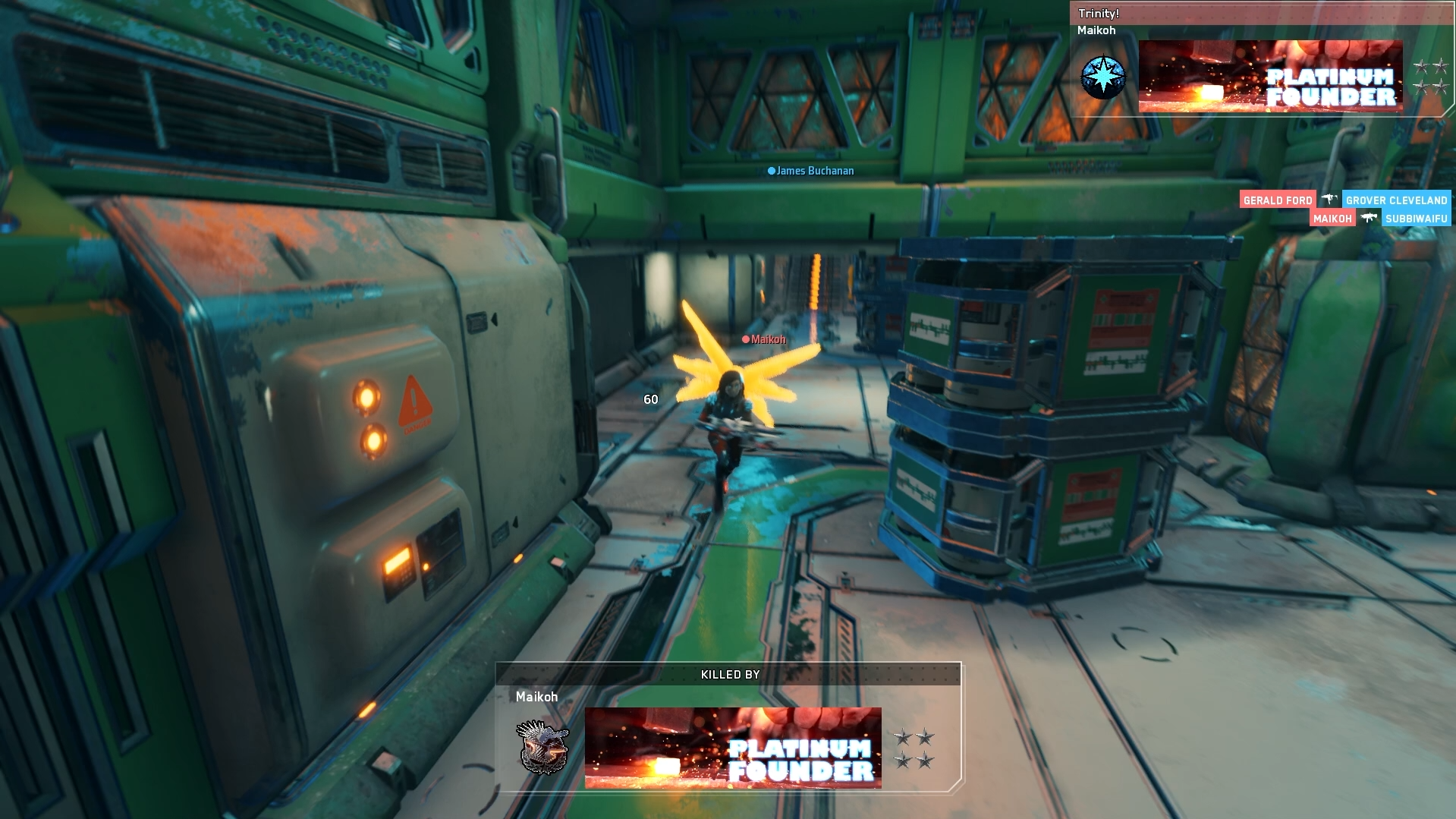Viewport: 1456px width, 819px height.
Task: Click the blue compass star emblem
Action: (1102, 77)
